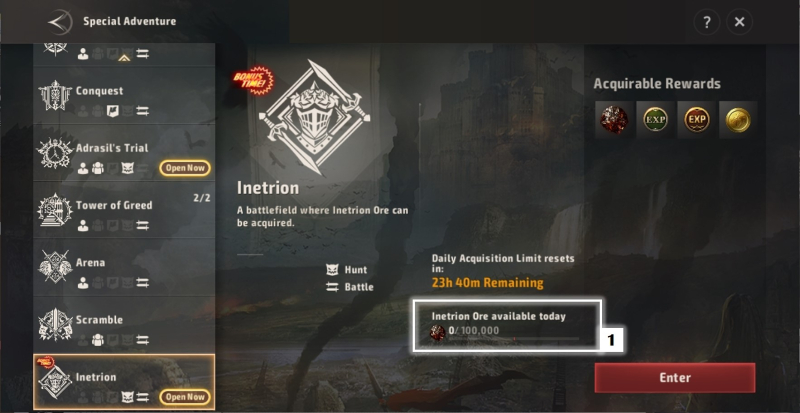Image resolution: width=800 pixels, height=413 pixels.
Task: Select the Inetrion list entry
Action: [124, 382]
